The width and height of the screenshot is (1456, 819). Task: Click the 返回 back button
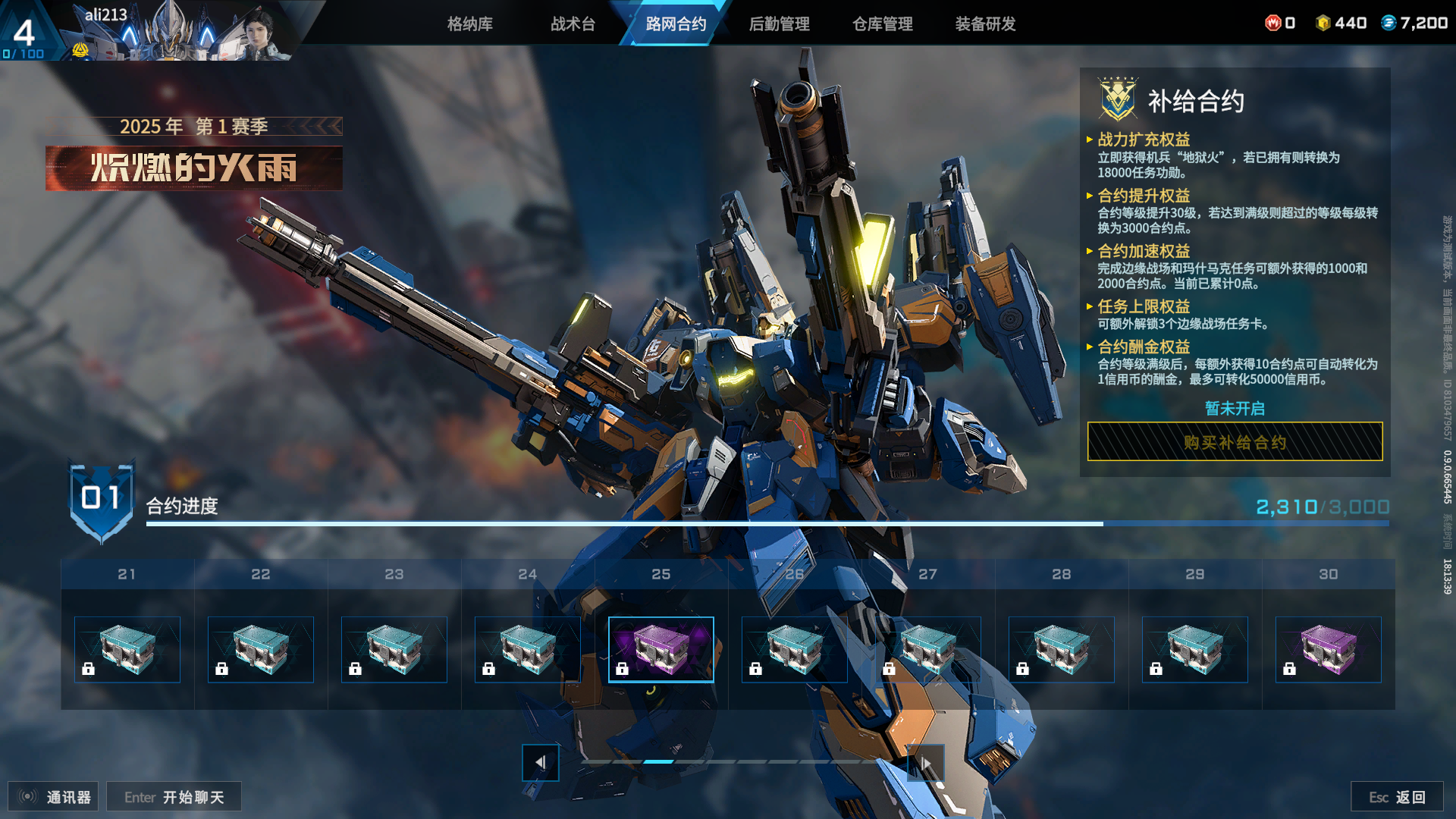1397,797
